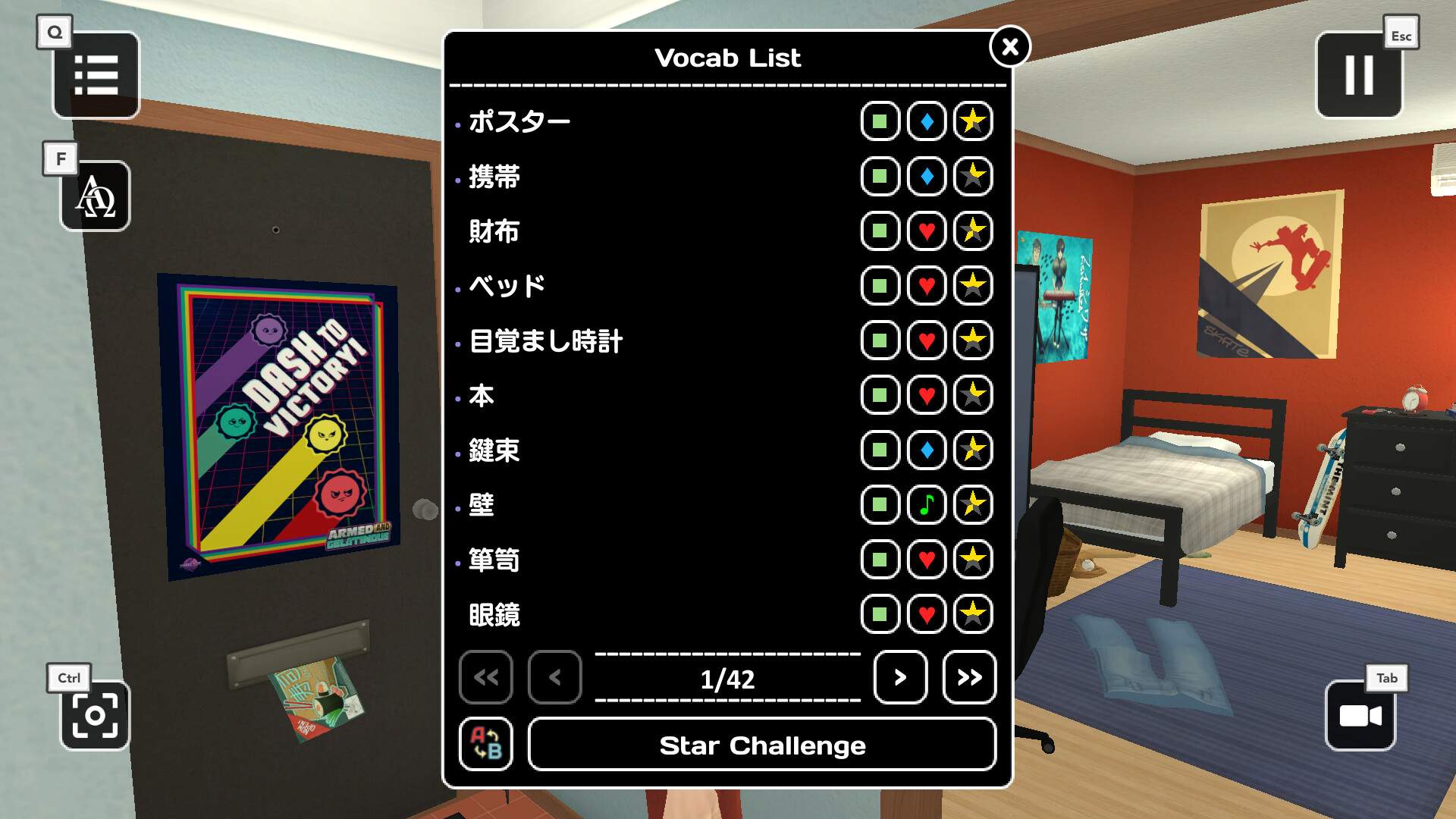Start the Star Challenge
Viewport: 1456px width, 819px height.
tap(761, 745)
